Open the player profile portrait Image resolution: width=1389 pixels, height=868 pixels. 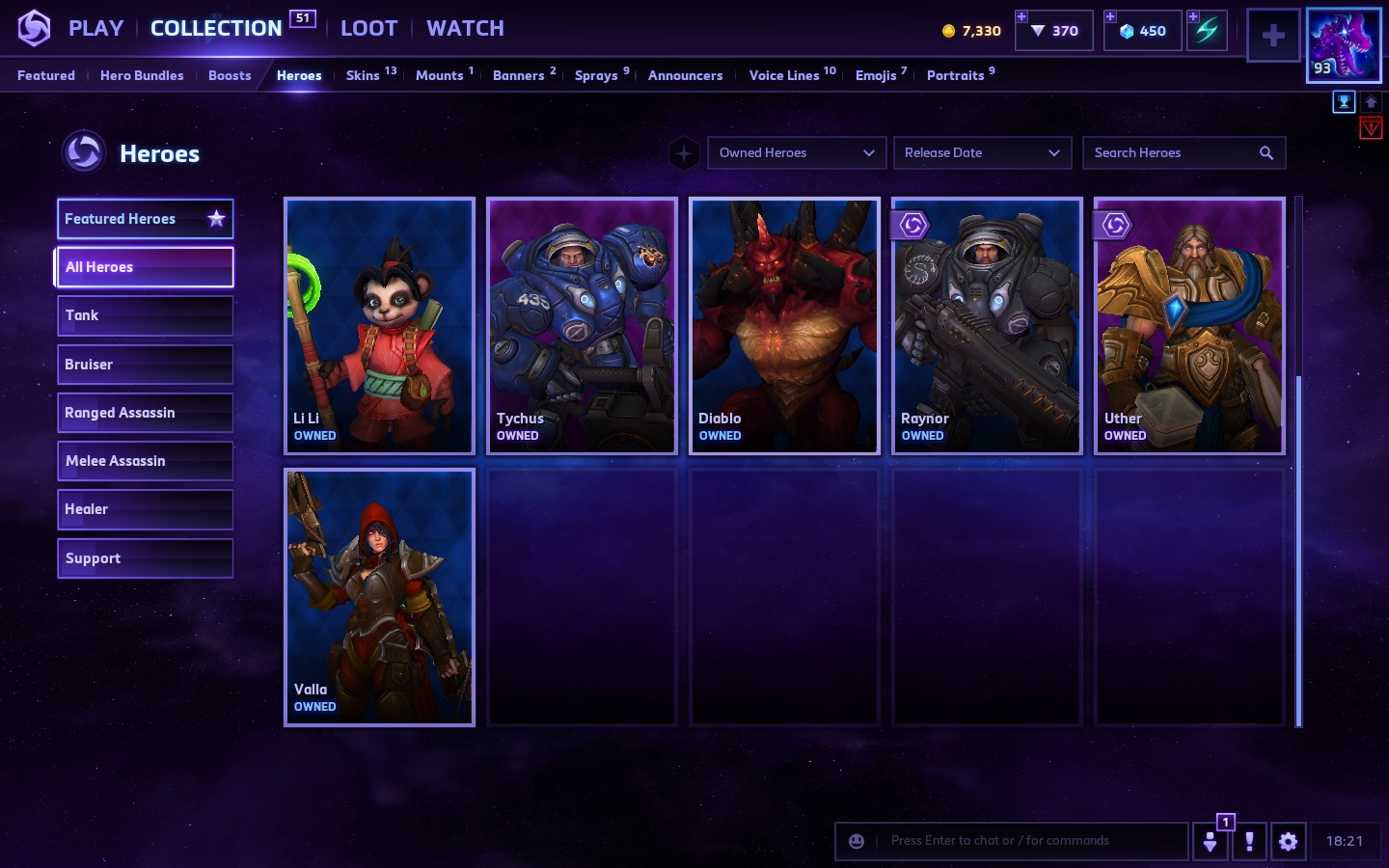[1343, 44]
